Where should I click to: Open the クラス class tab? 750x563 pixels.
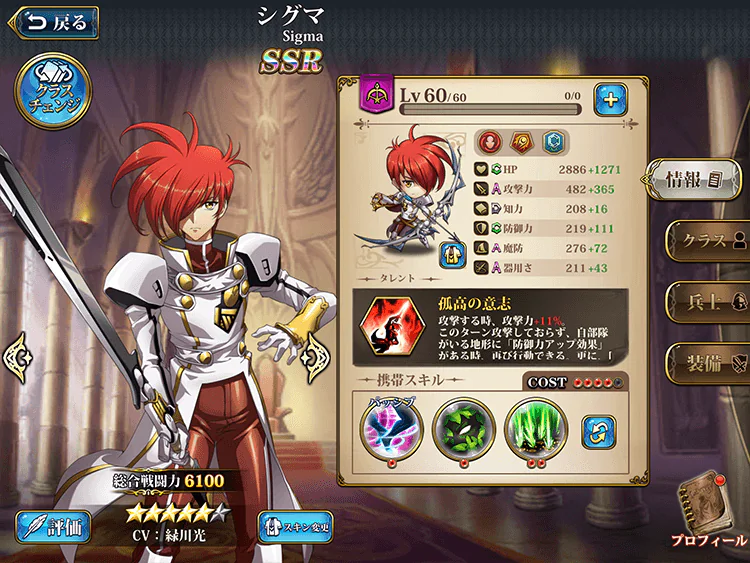pyautogui.click(x=708, y=241)
